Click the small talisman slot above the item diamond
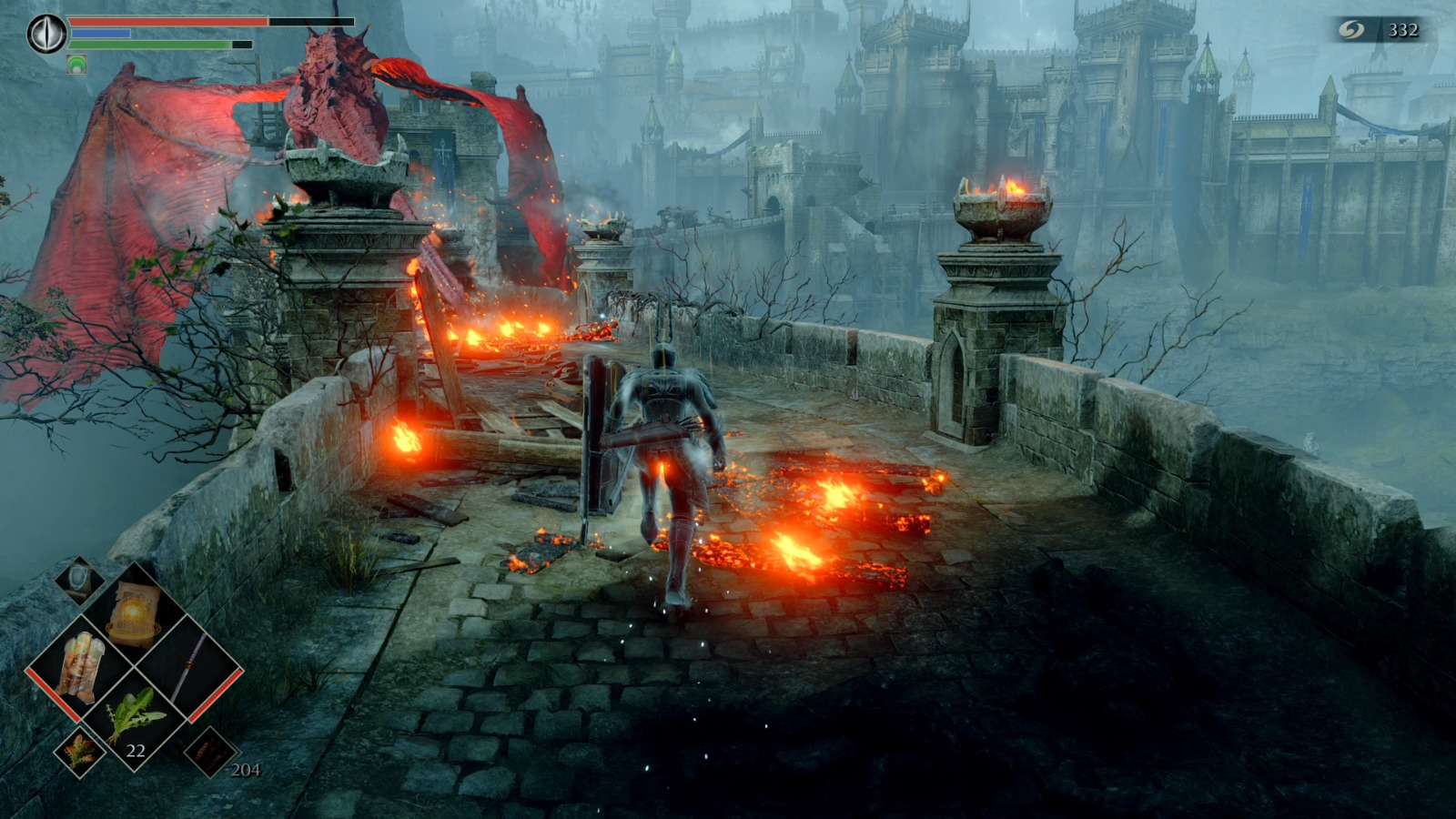 coord(79,580)
